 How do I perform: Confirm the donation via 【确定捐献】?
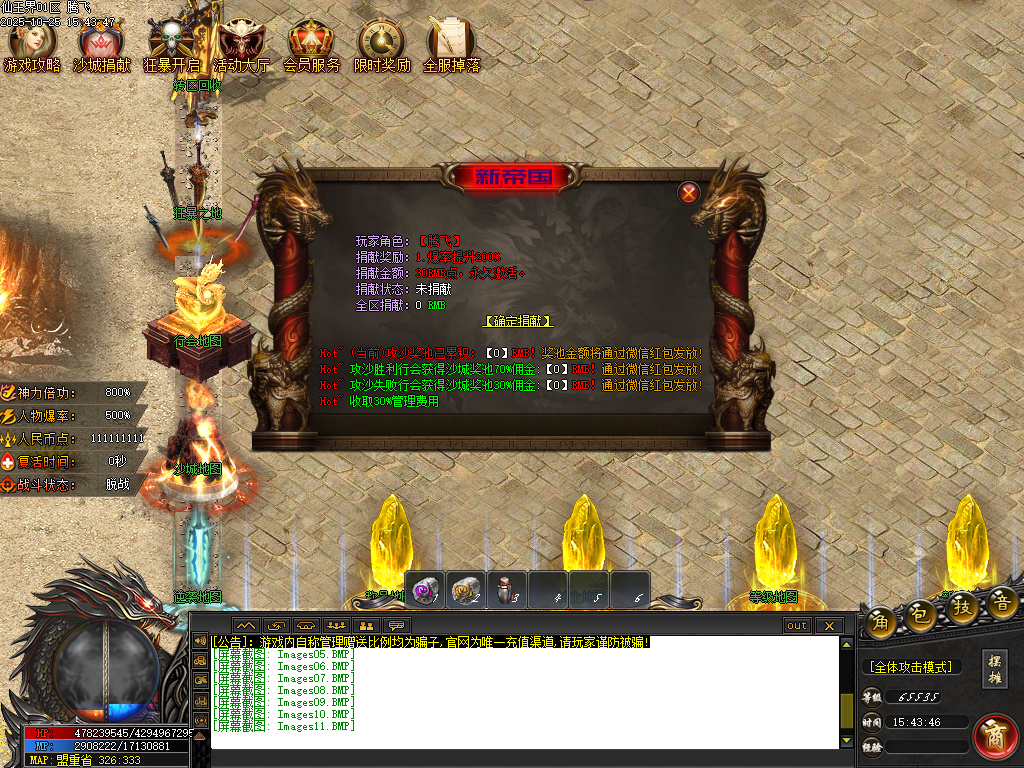518,321
